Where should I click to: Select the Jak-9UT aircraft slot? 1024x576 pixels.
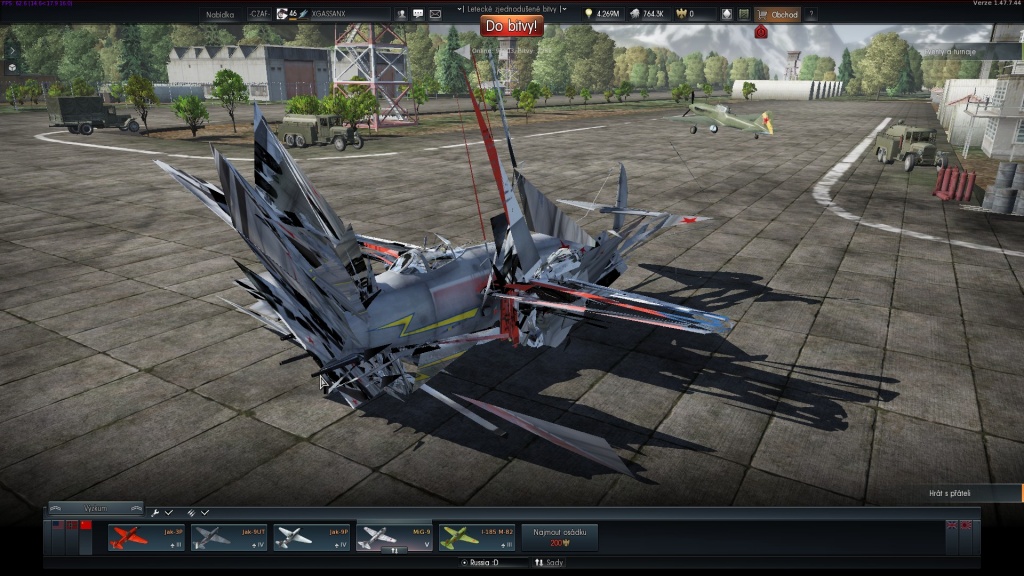coord(229,537)
